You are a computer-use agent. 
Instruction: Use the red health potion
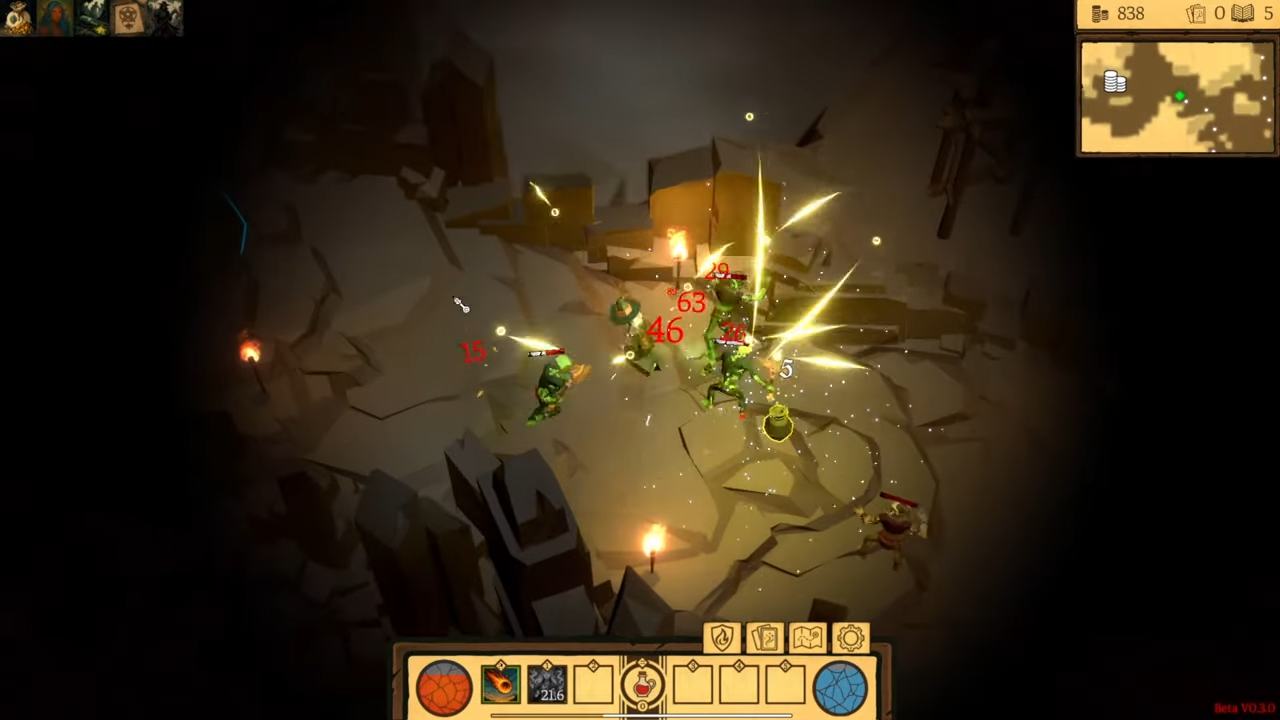coord(642,686)
